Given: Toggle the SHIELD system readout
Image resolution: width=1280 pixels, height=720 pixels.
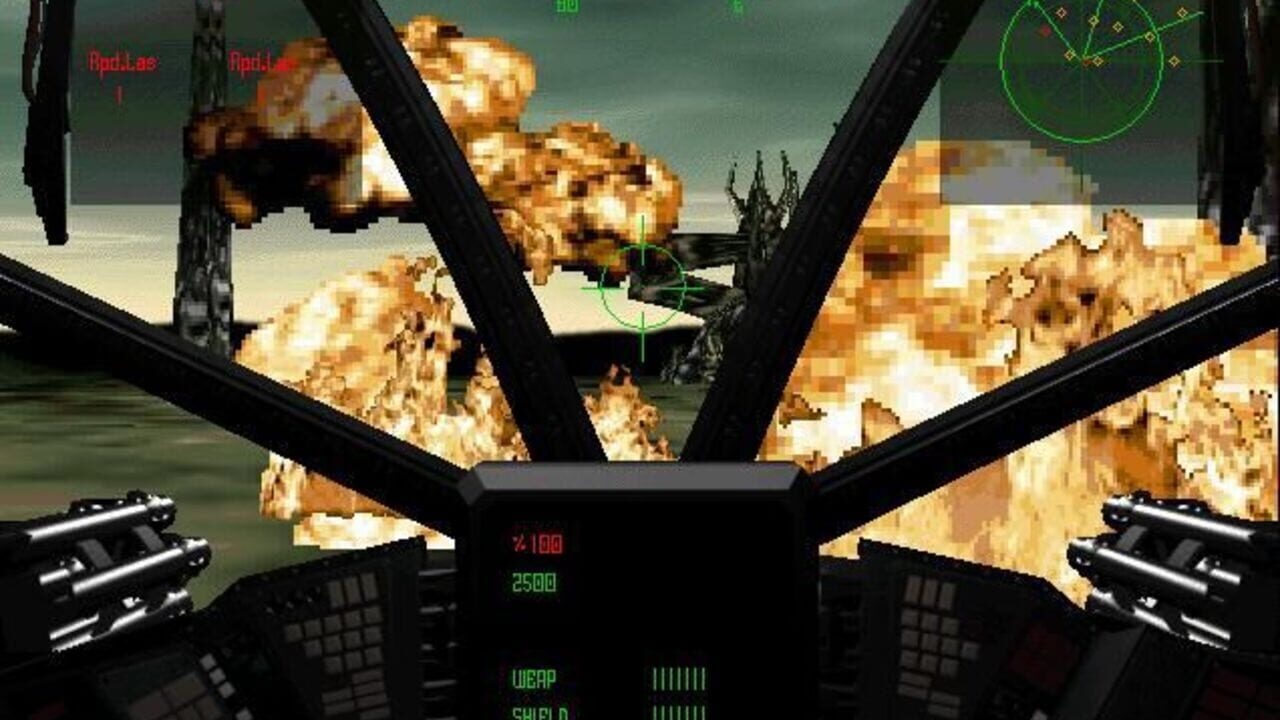Looking at the screenshot, I should pyautogui.click(x=537, y=712).
